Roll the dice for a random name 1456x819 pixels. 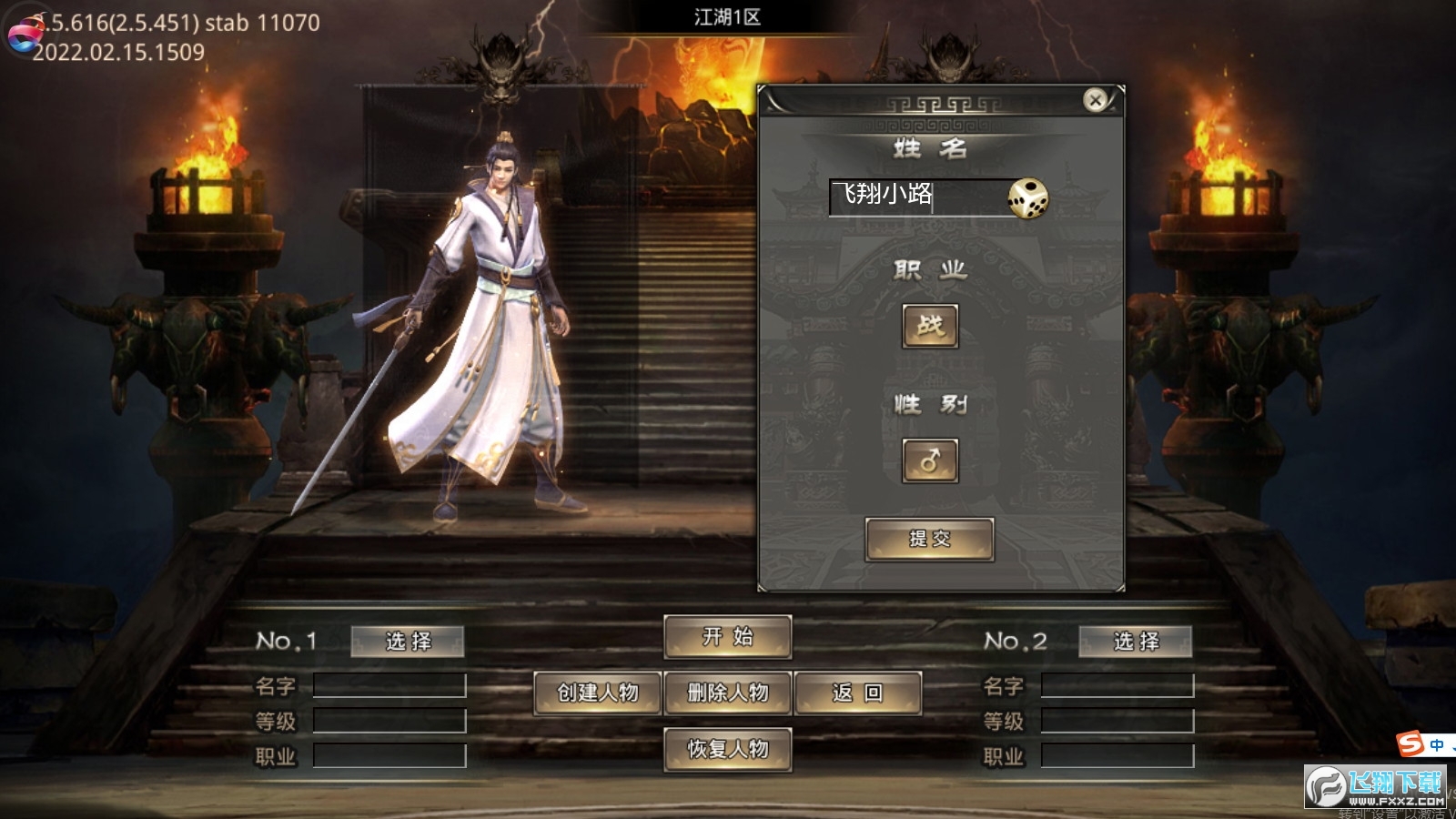click(x=1027, y=197)
